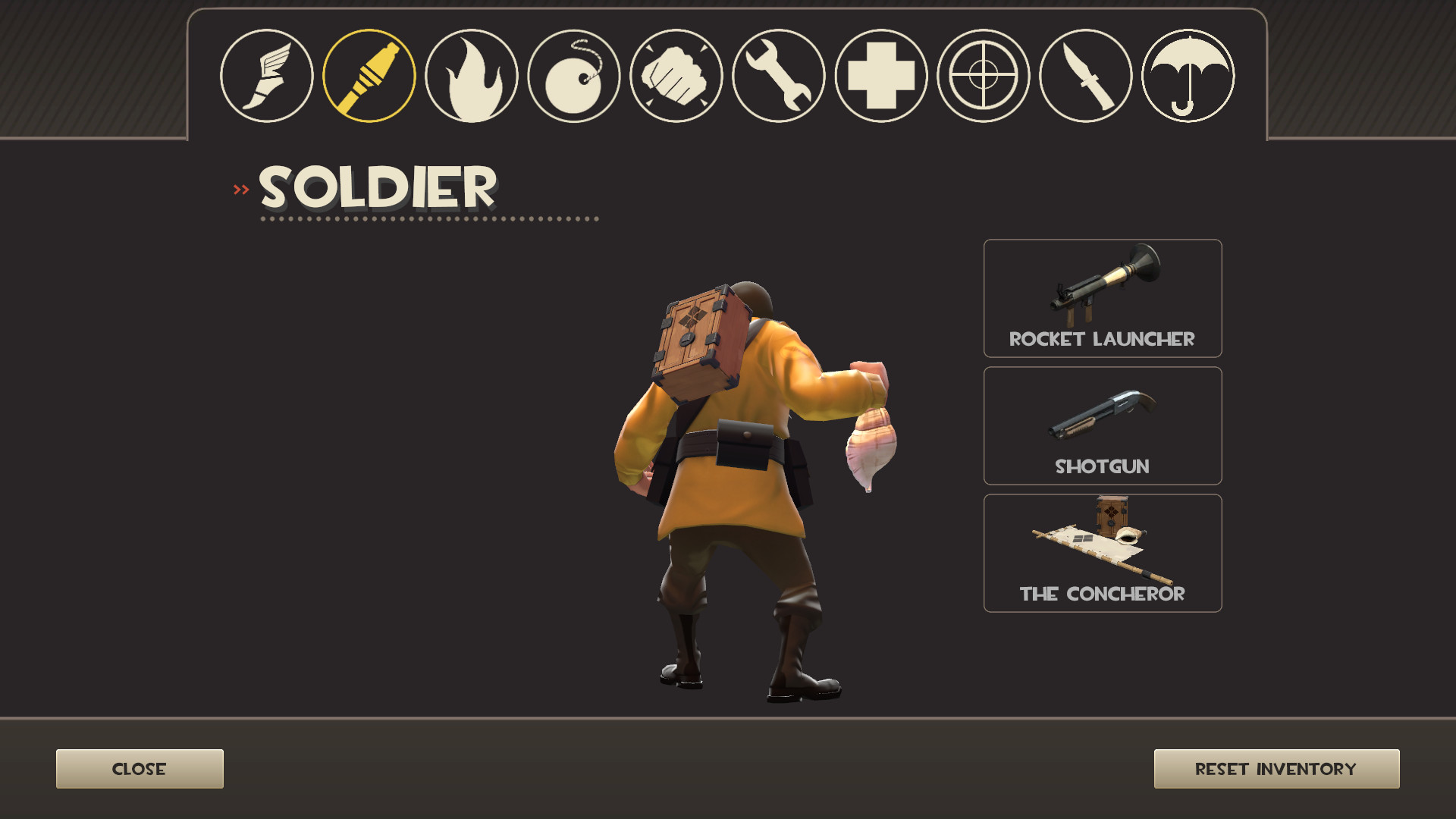Open the Pyro flame loadout
The width and height of the screenshot is (1456, 819).
tap(472, 75)
